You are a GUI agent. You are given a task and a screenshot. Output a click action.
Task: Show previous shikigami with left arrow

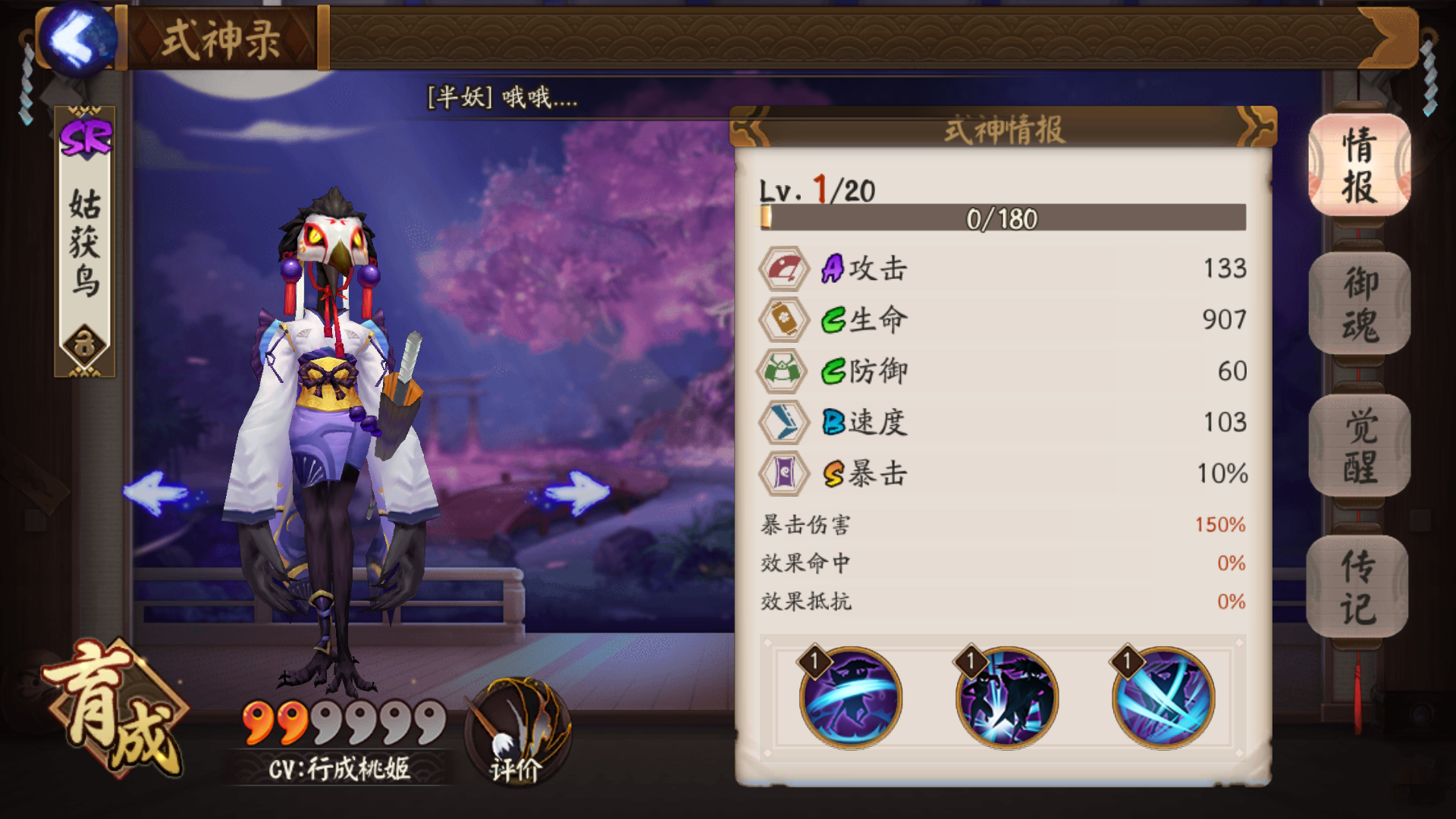pyautogui.click(x=156, y=493)
